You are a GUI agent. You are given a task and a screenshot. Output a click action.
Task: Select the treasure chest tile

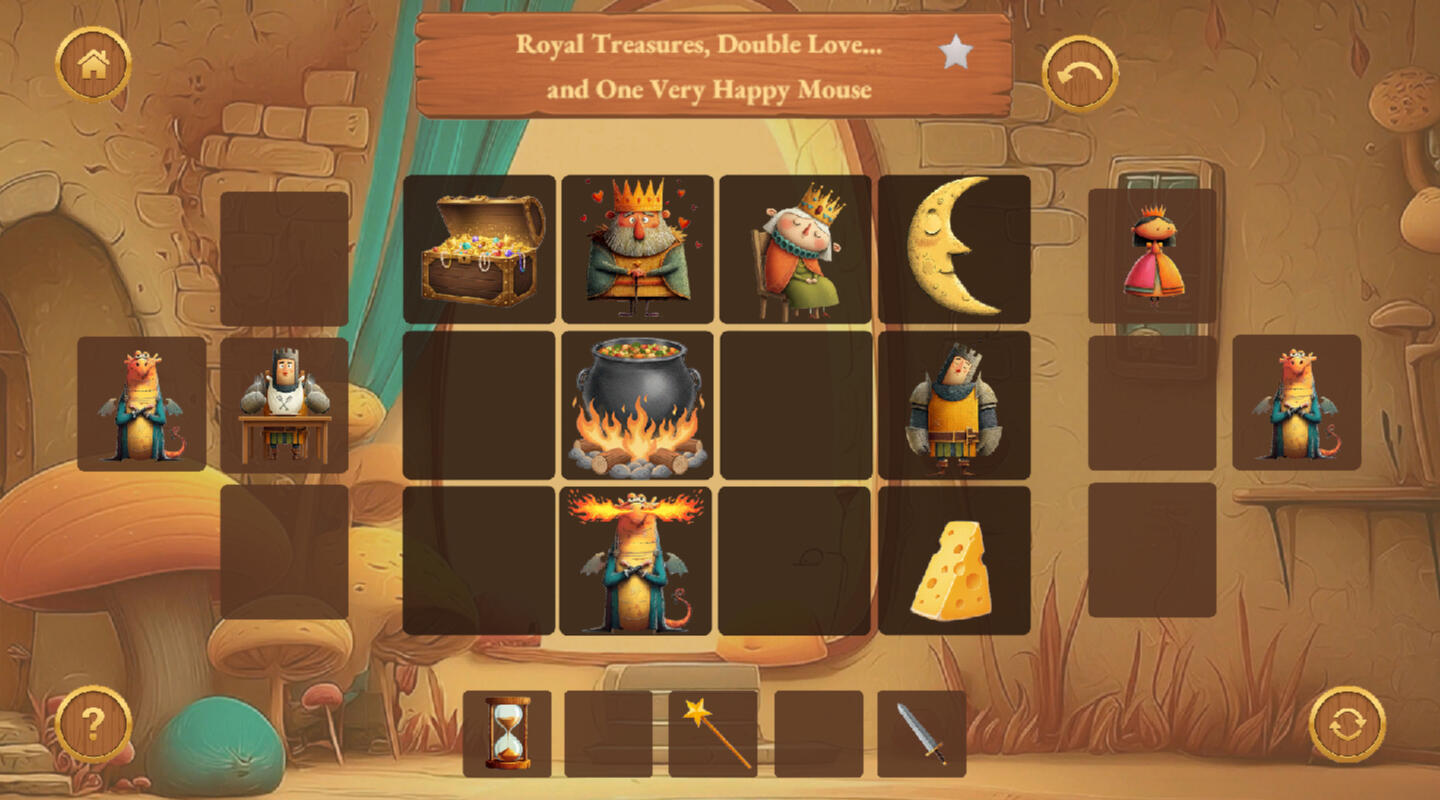(480, 250)
